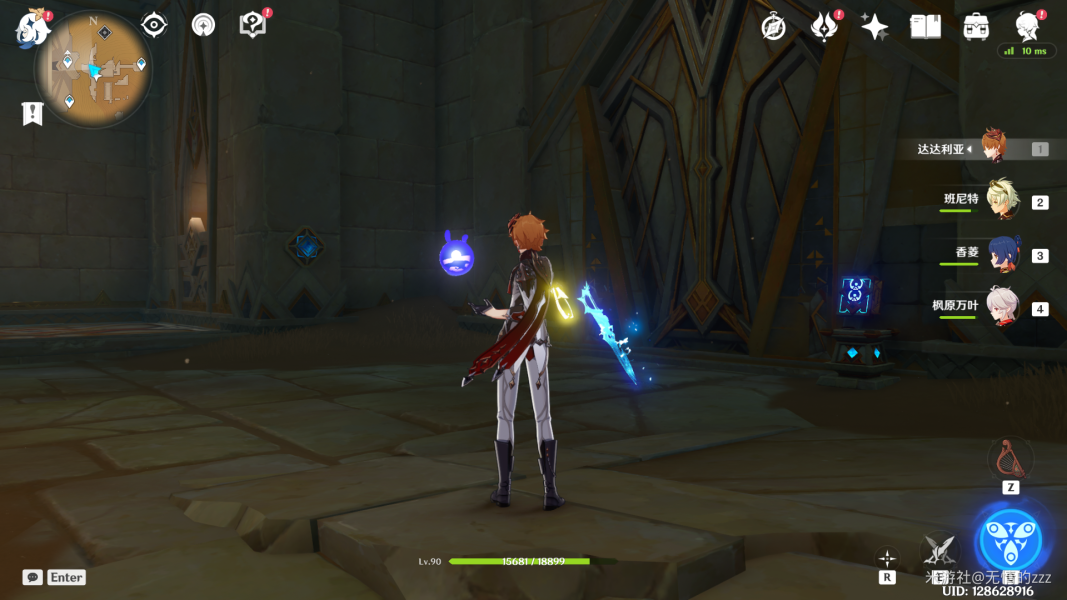This screenshot has height=600, width=1067.
Task: Activate the eye-shaped elemental sight icon
Action: [154, 25]
